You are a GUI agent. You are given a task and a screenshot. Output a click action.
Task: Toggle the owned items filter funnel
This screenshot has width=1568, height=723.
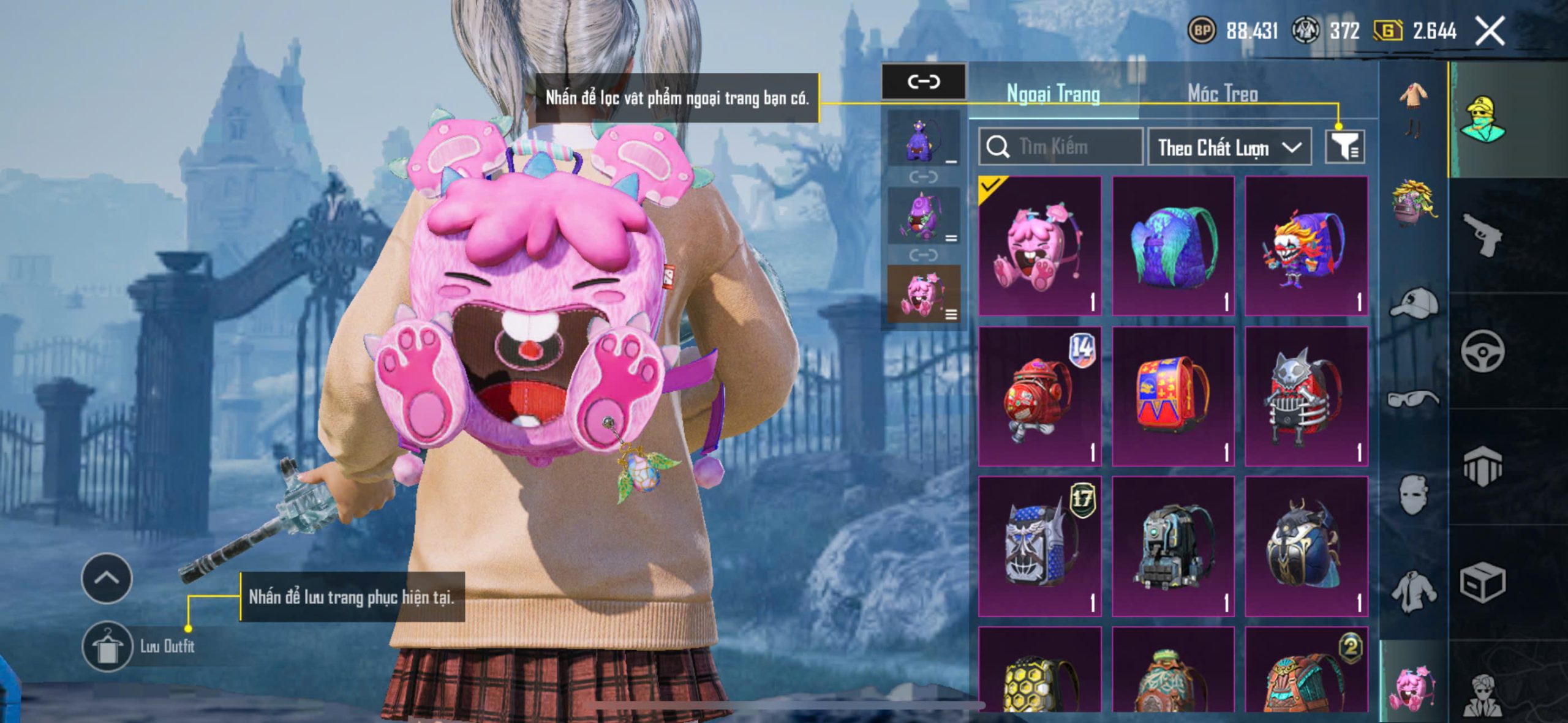pyautogui.click(x=1344, y=147)
